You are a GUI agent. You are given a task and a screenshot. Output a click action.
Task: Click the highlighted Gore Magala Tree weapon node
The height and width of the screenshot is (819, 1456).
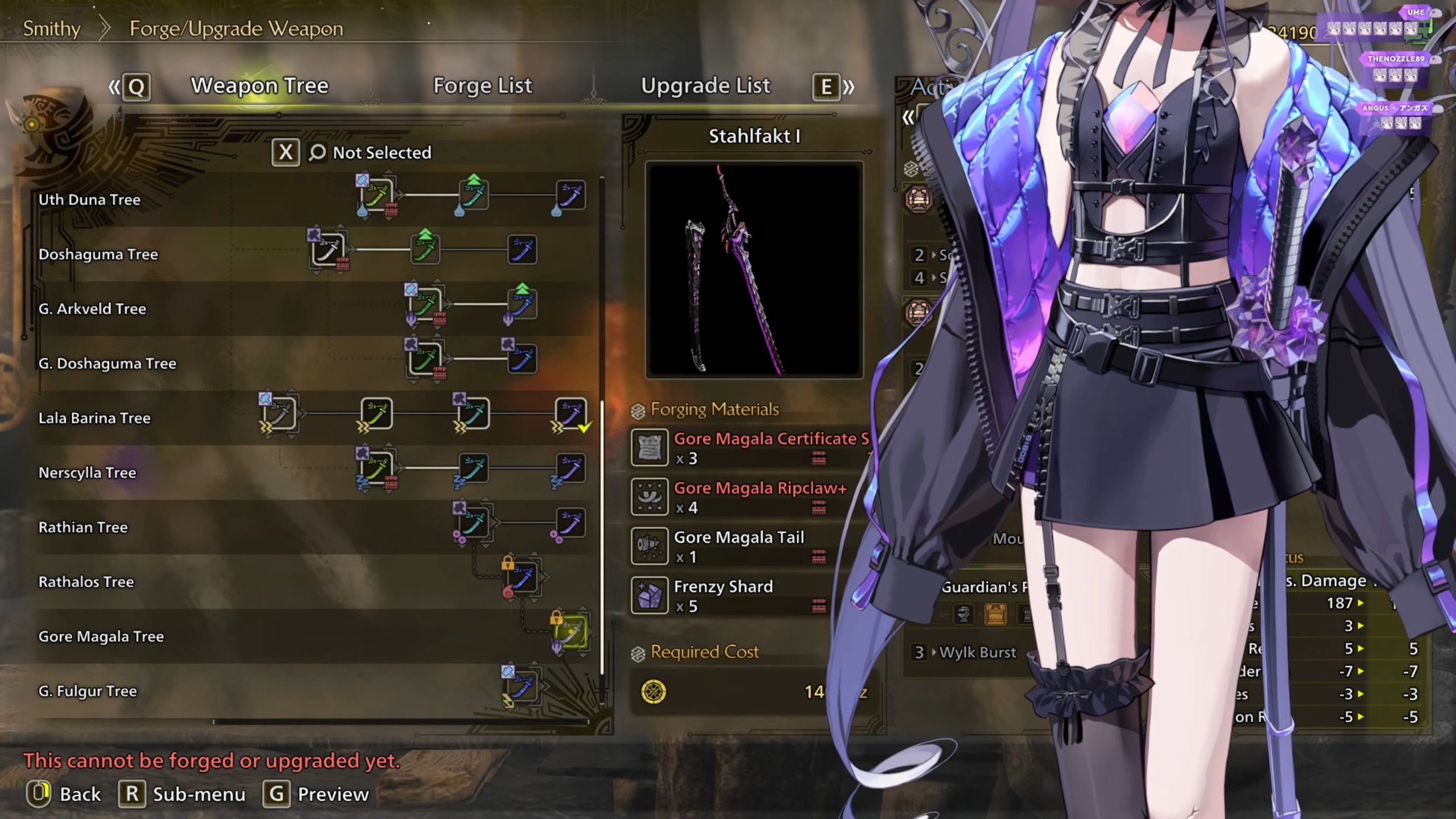point(570,632)
